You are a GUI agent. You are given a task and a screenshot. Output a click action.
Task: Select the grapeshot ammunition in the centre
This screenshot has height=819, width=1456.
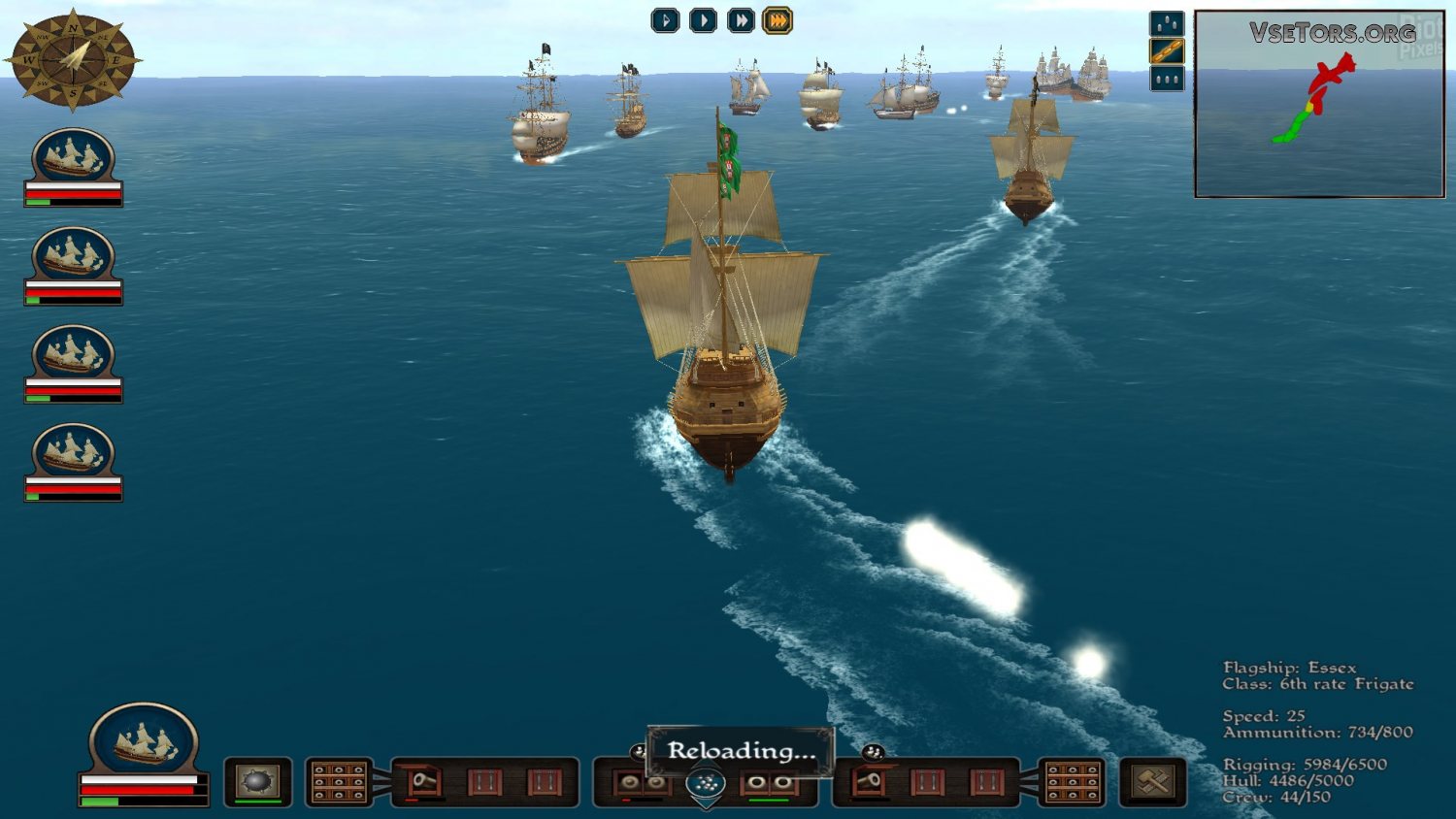point(706,784)
